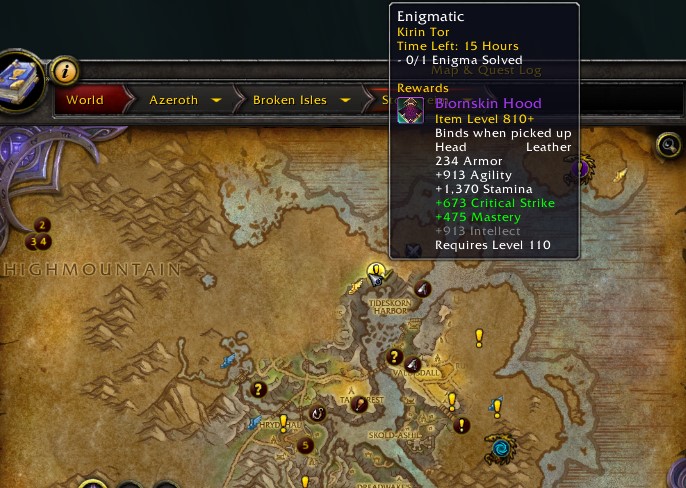Select the World breadcrumb
The width and height of the screenshot is (686, 488).
coord(85,100)
